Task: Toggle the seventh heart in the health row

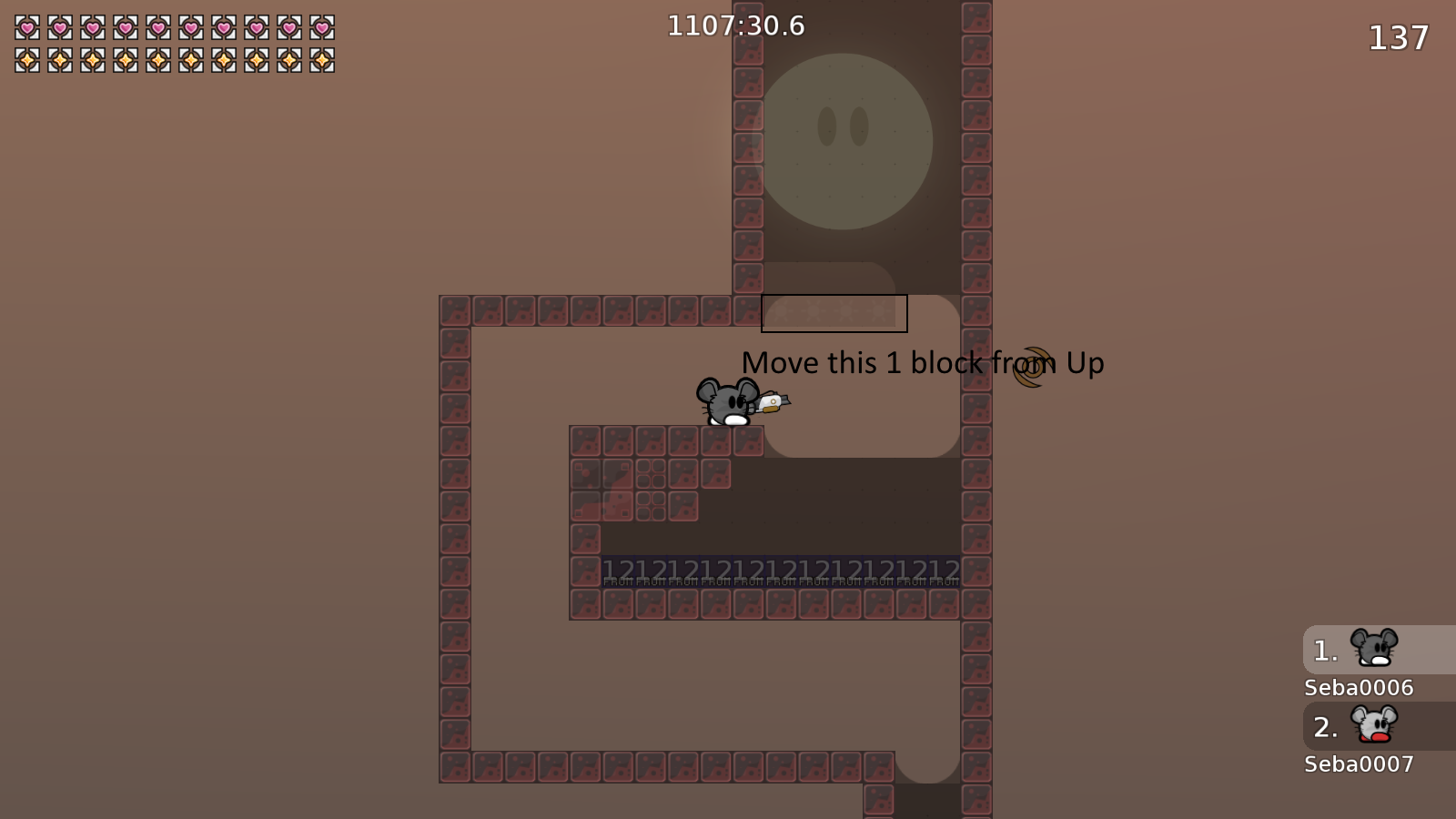Action: 222,29
